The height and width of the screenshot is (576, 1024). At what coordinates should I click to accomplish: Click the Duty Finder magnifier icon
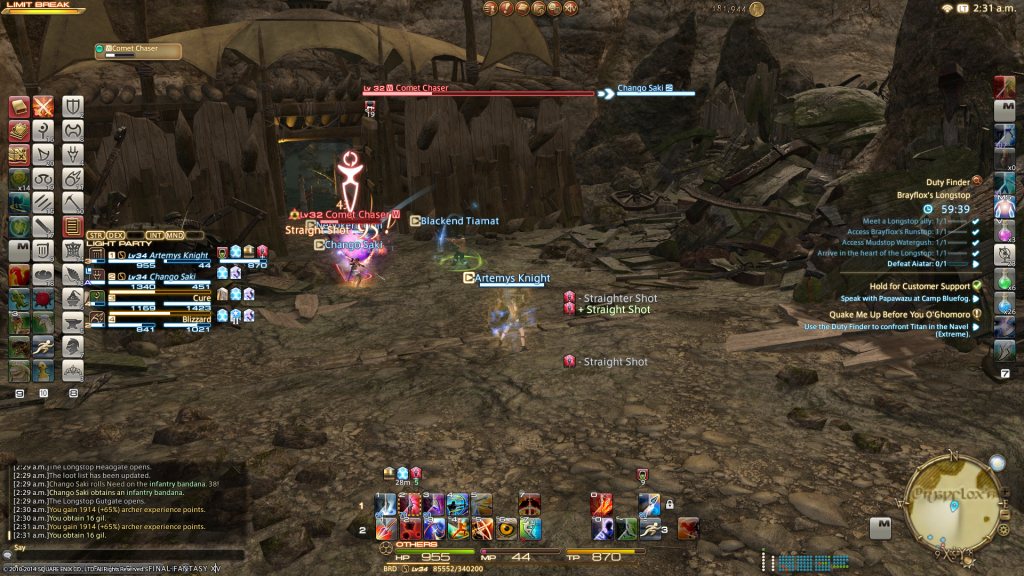977,181
